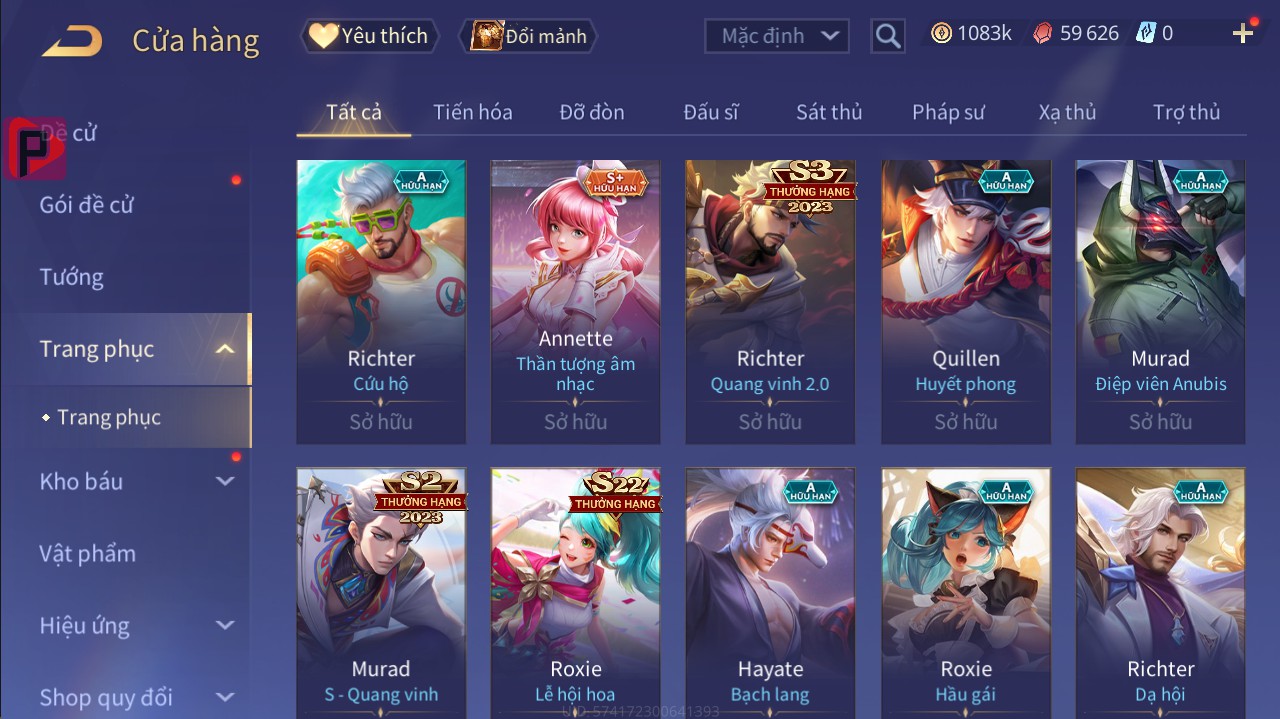Image resolution: width=1280 pixels, height=719 pixels.
Task: Expand the Hiệu ứng menu
Action: tap(135, 626)
